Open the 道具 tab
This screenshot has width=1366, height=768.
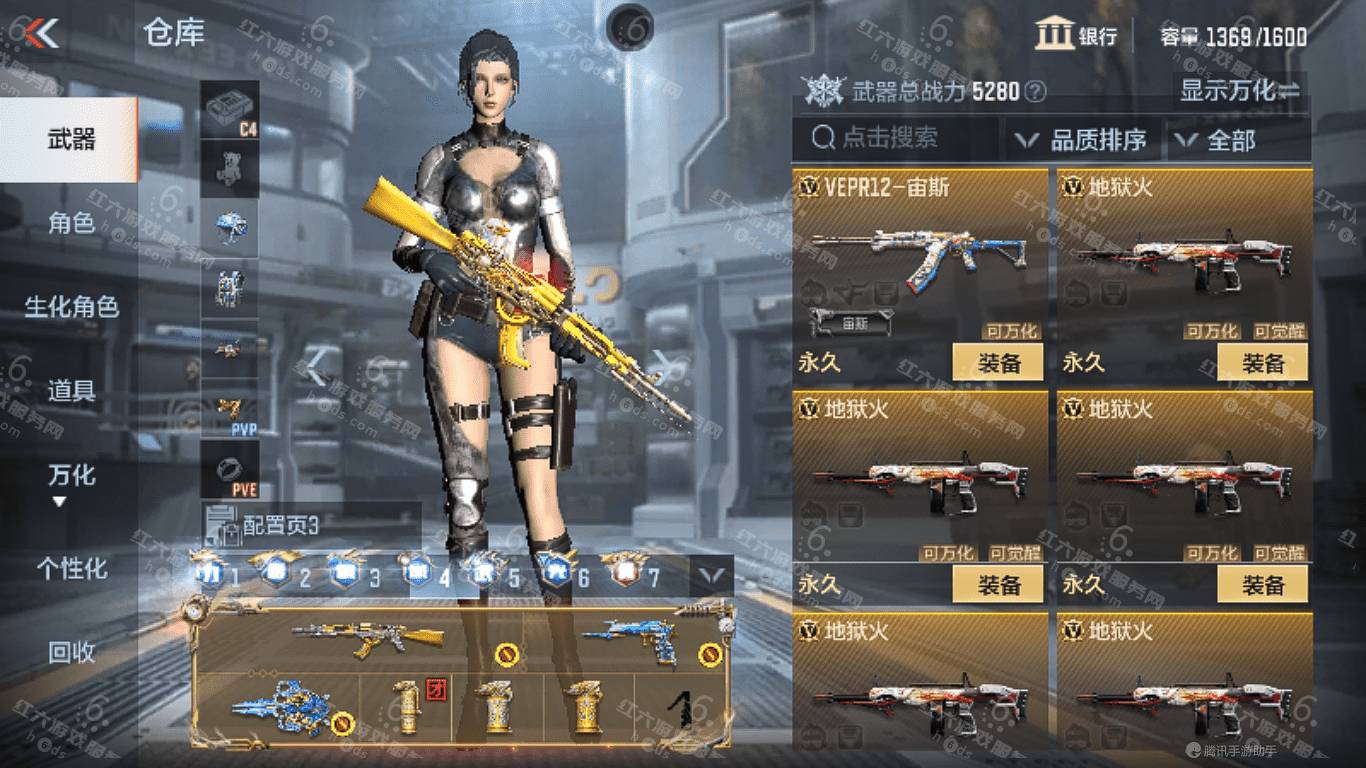point(70,391)
